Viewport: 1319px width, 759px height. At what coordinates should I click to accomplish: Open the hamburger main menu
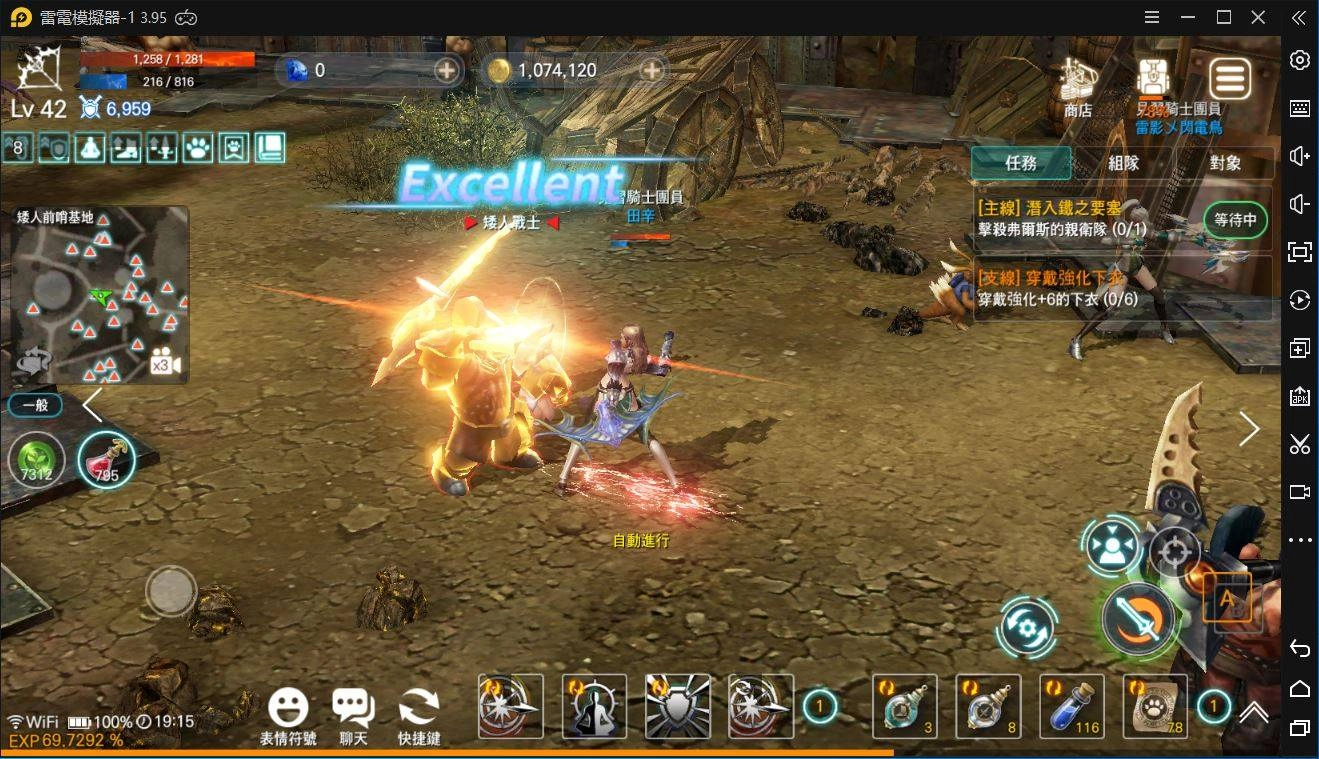[1230, 78]
